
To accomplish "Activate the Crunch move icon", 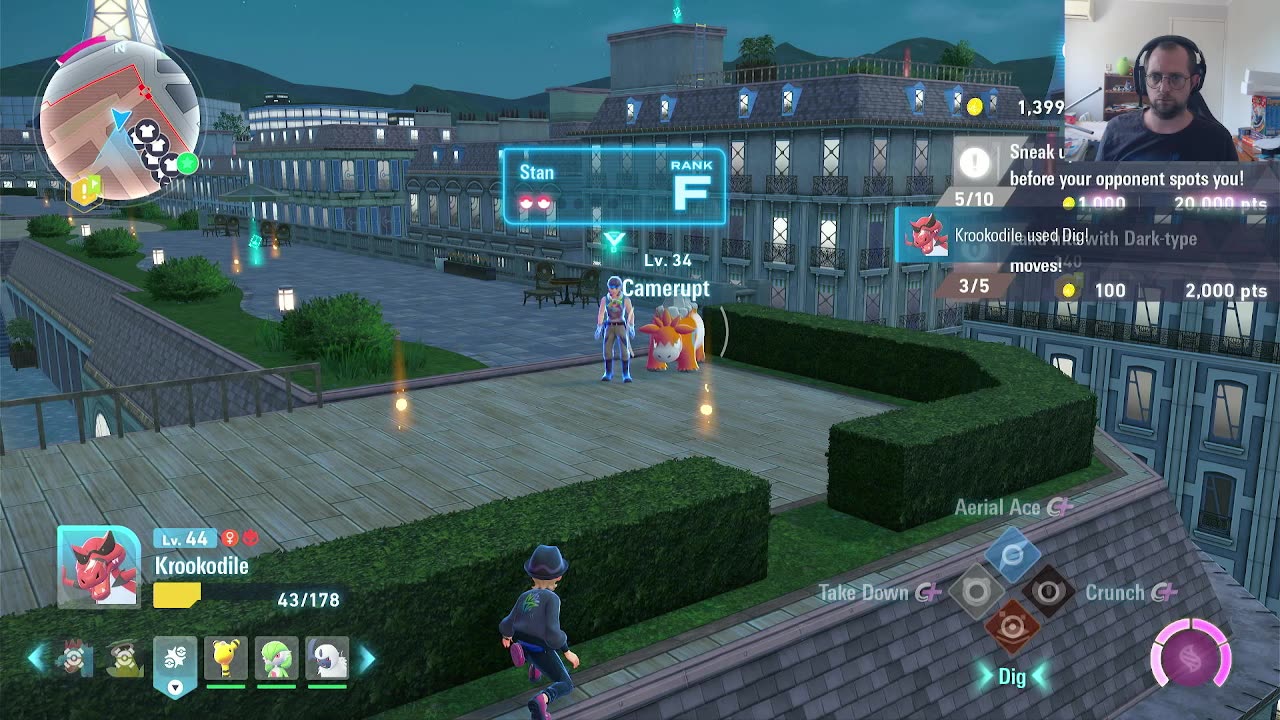I will click(x=1048, y=592).
